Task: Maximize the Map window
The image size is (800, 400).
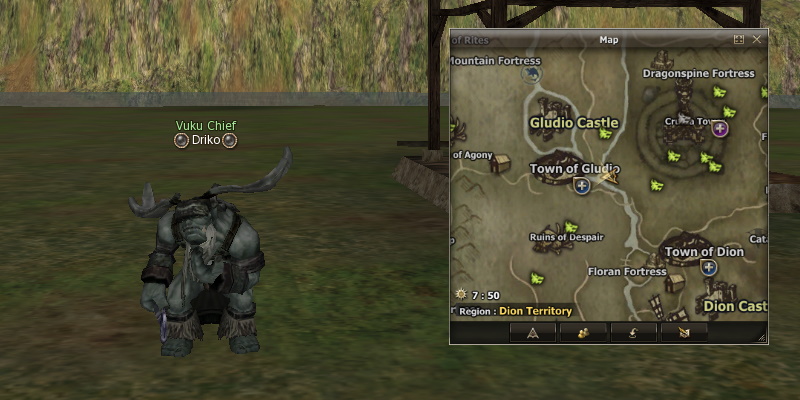Action: 739,39
